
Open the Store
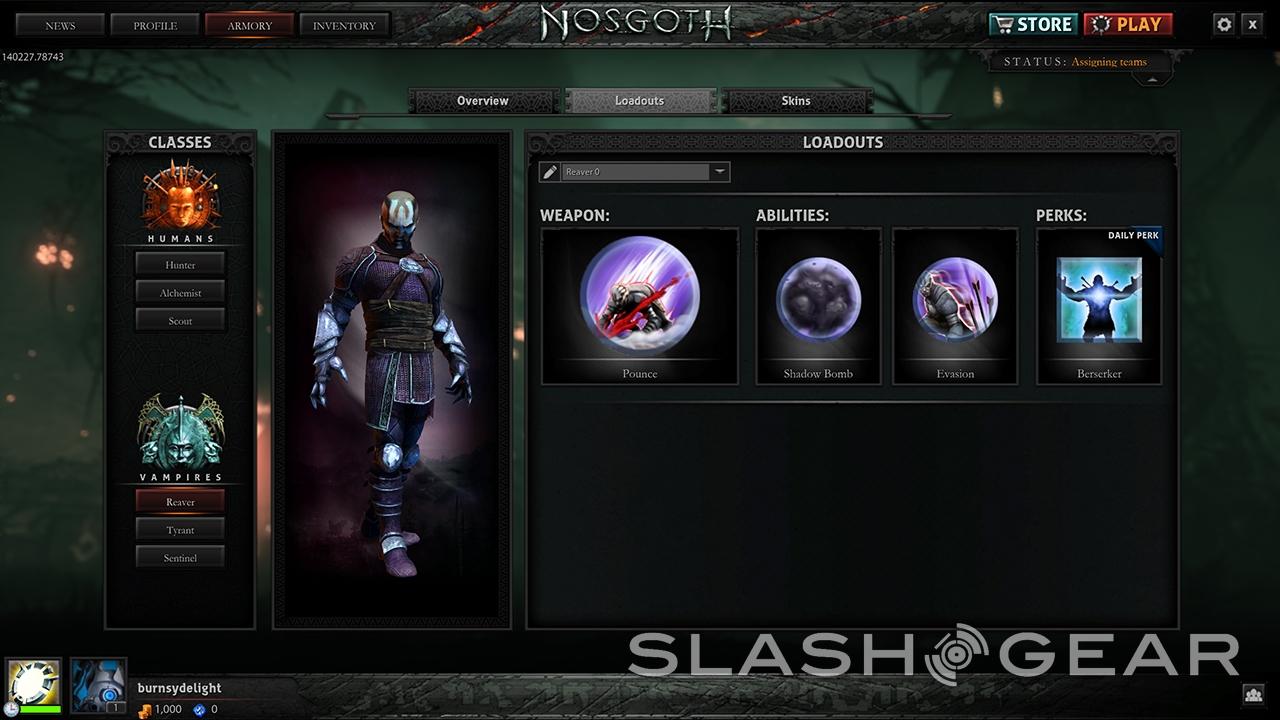[1032, 24]
